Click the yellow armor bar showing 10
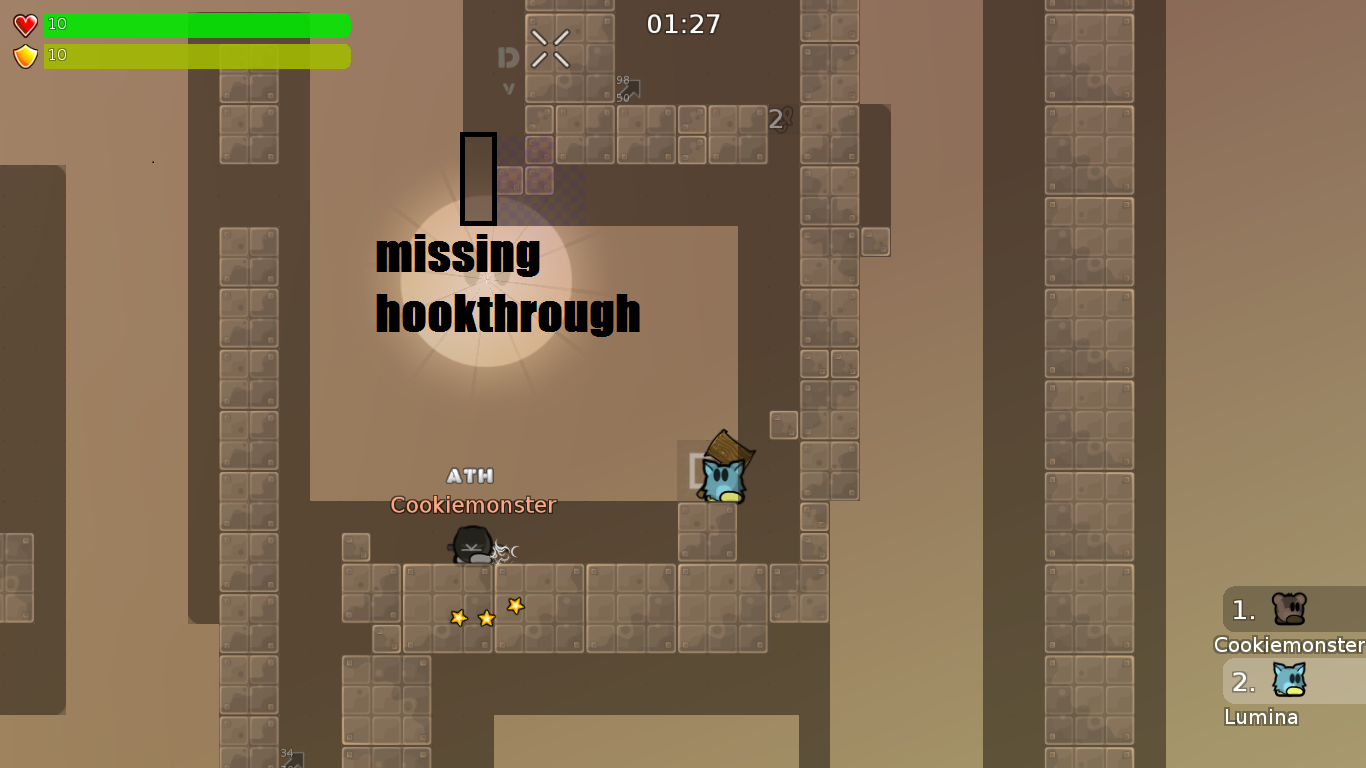Image resolution: width=1366 pixels, height=768 pixels. (195, 56)
